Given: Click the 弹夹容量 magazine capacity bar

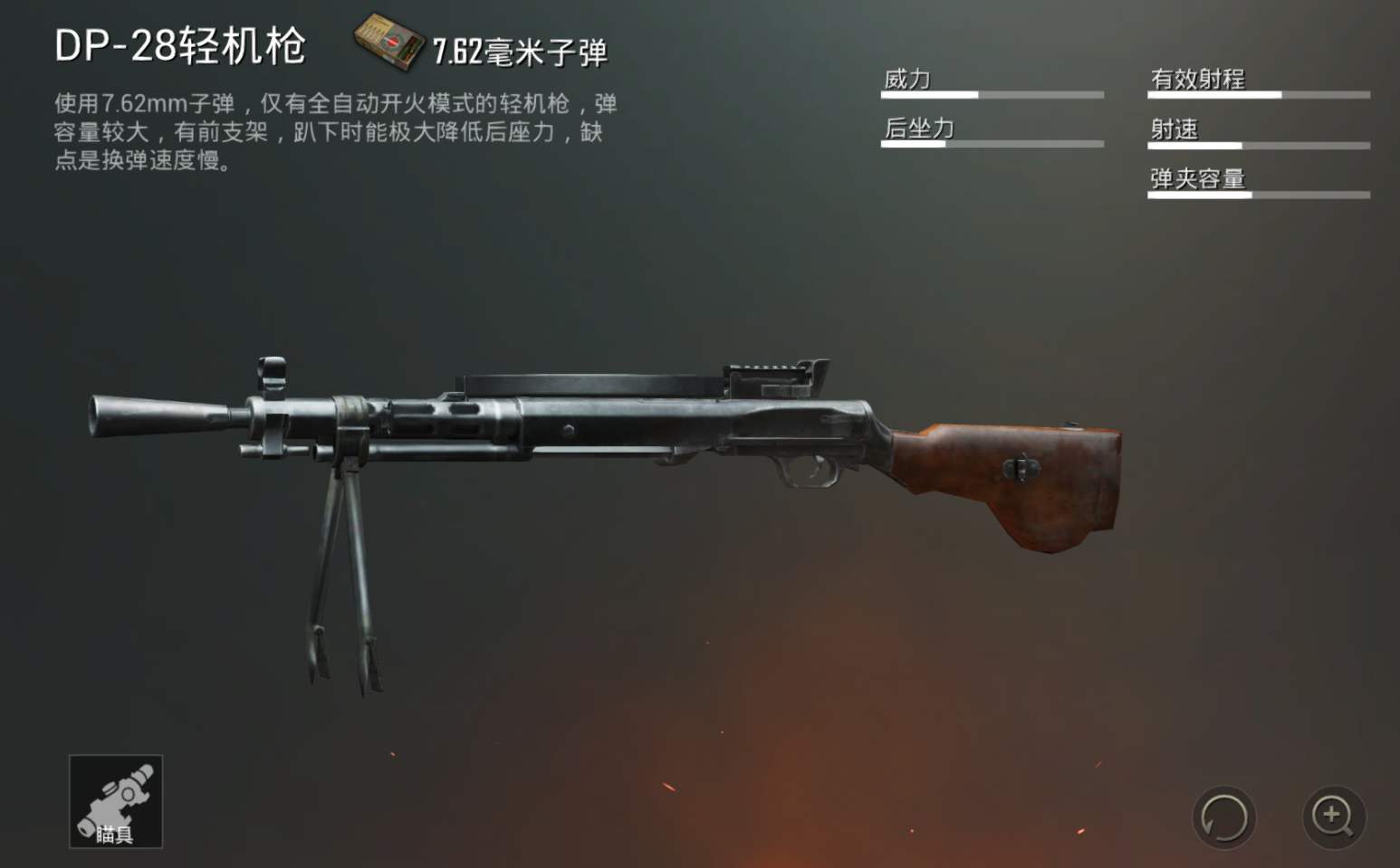Looking at the screenshot, I should coord(1258,194).
